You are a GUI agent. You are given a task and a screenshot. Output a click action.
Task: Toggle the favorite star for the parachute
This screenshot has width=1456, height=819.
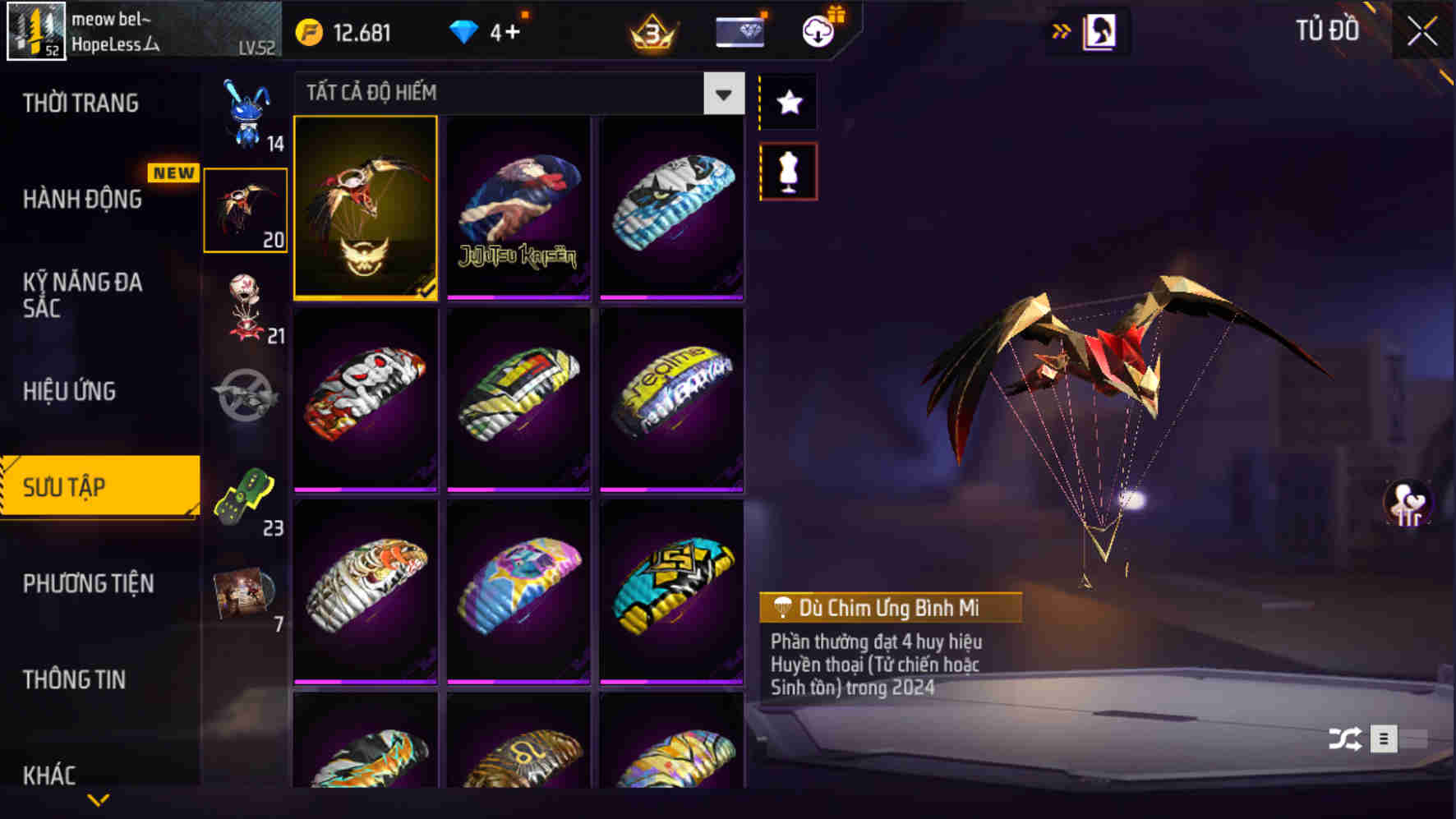pos(787,103)
